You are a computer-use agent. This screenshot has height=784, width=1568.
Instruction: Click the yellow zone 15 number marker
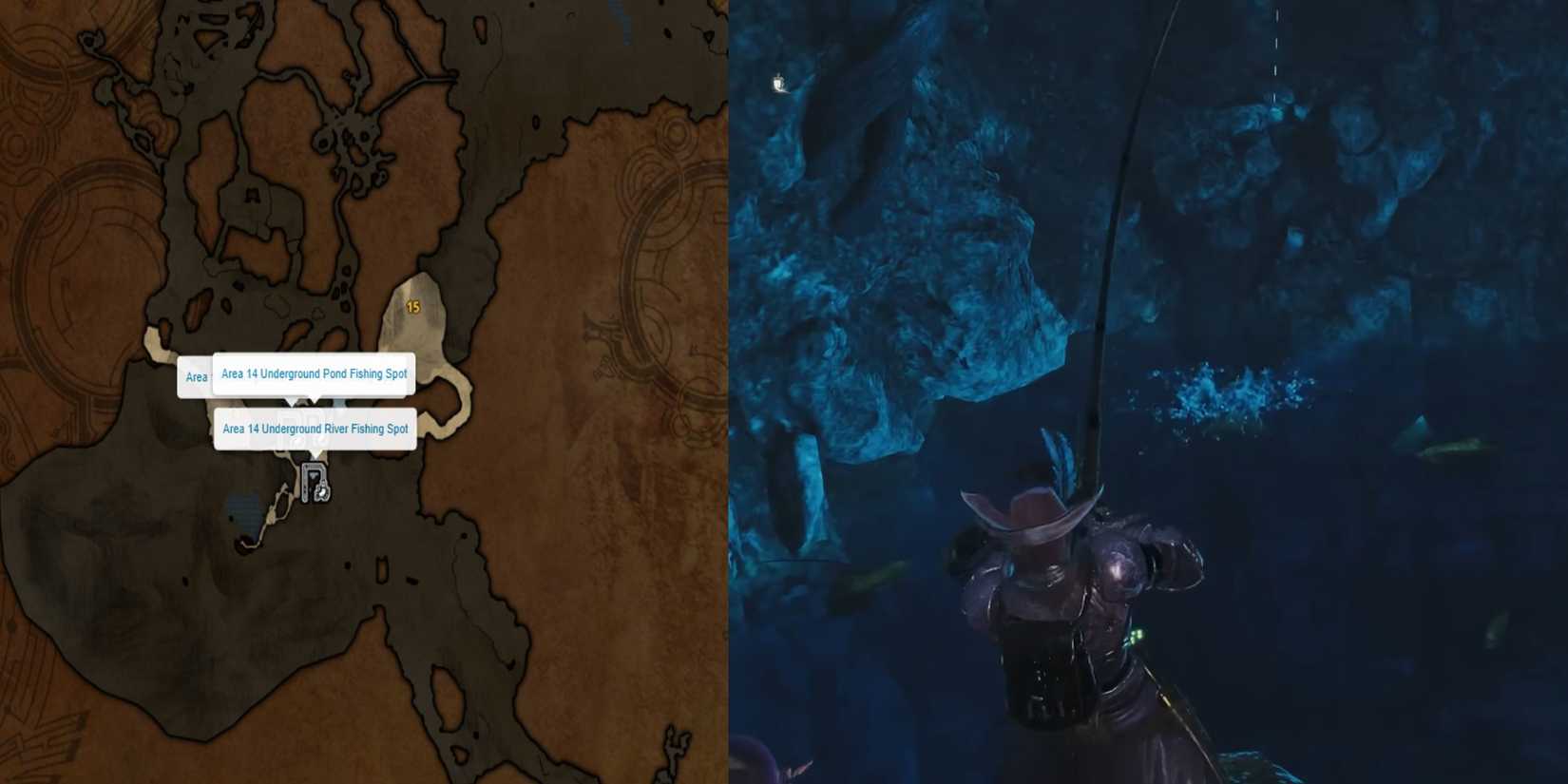pos(412,306)
